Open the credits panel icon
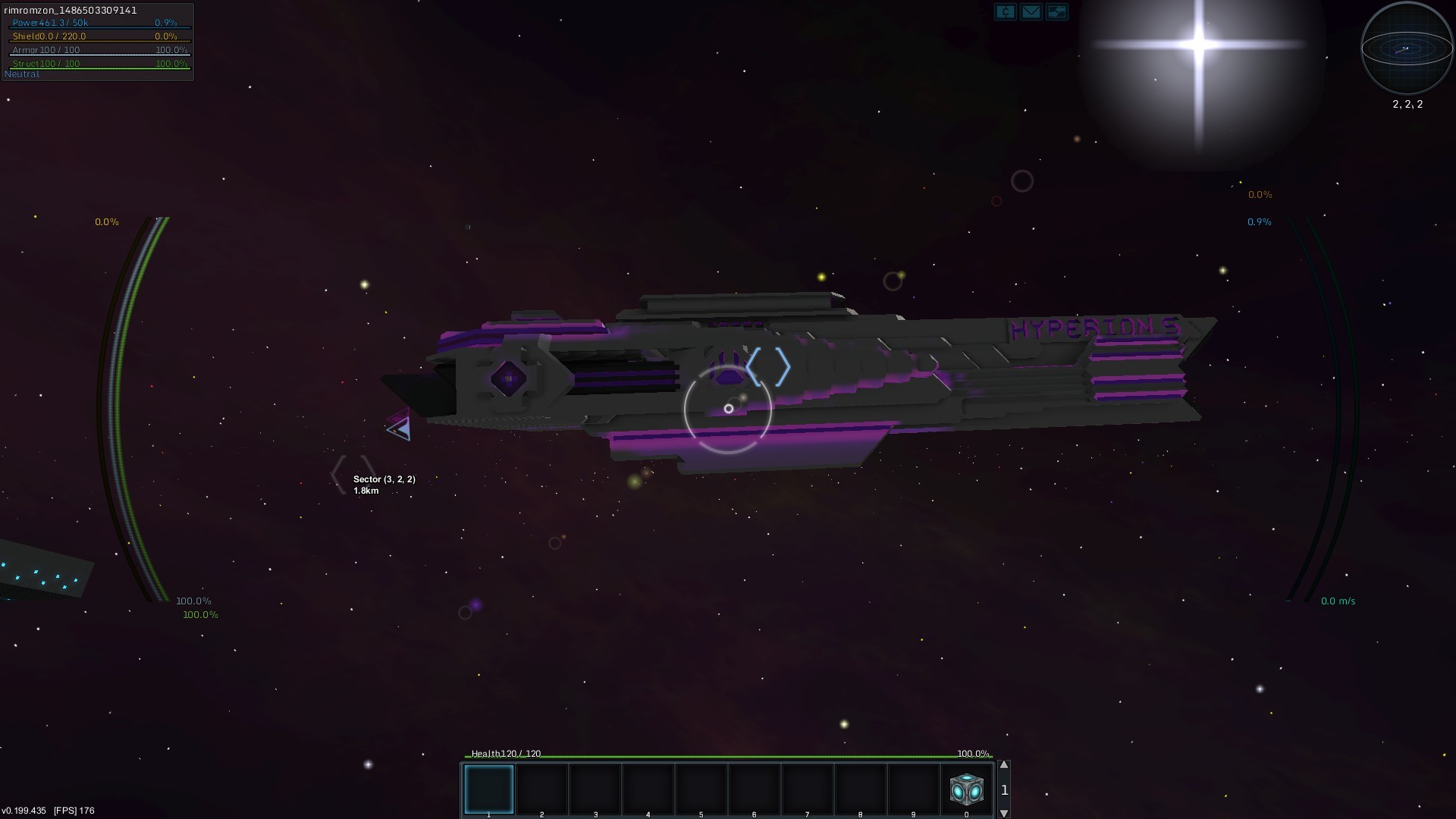This screenshot has height=819, width=1456. [1005, 11]
